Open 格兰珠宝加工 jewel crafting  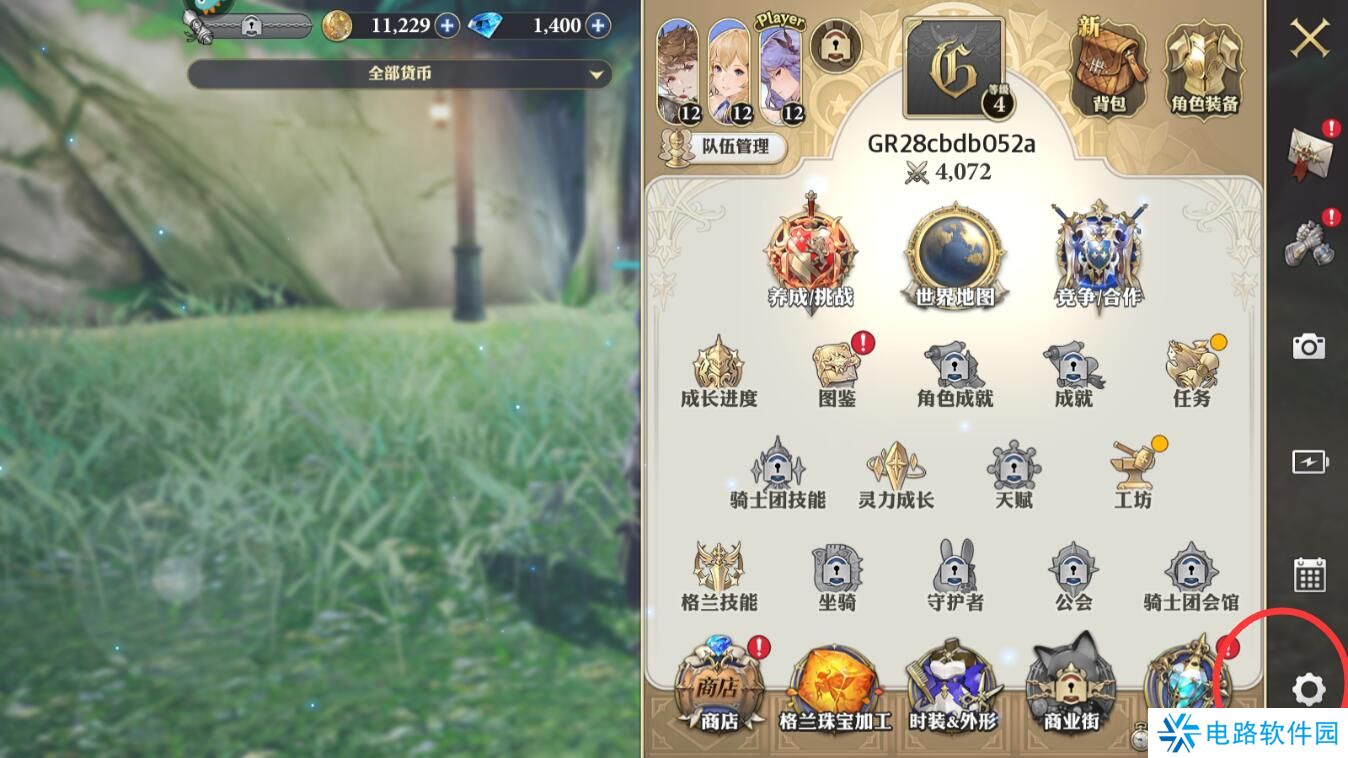(834, 690)
